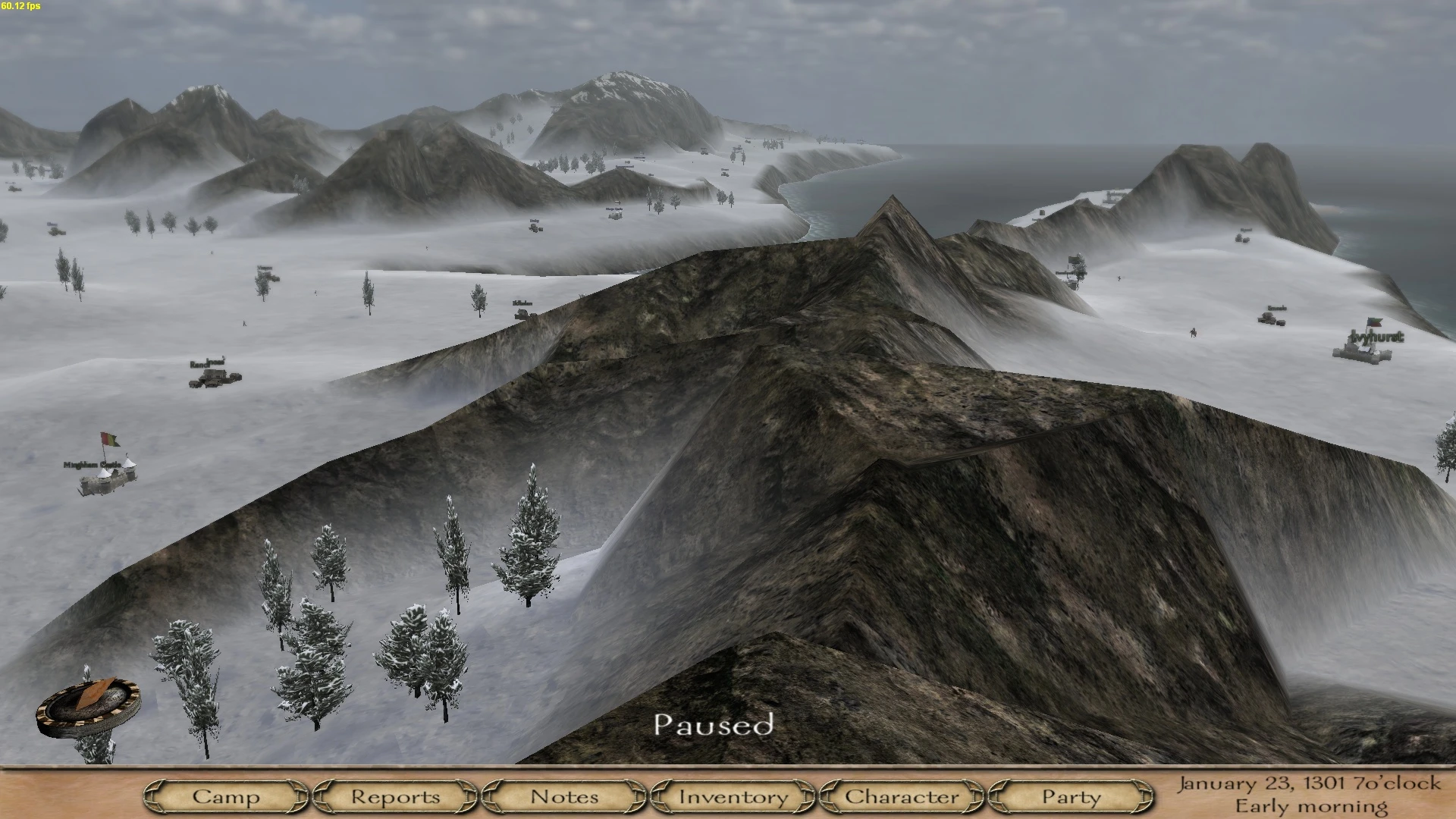View your Notes
1456x819 pixels.
pyautogui.click(x=564, y=797)
